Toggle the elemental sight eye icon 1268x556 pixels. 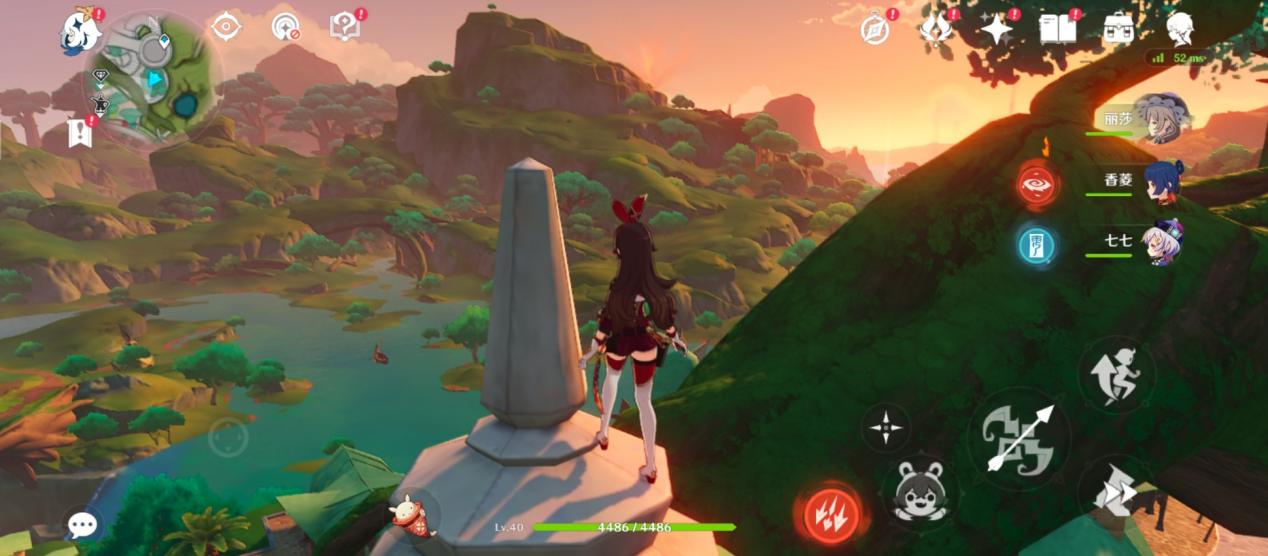(226, 27)
